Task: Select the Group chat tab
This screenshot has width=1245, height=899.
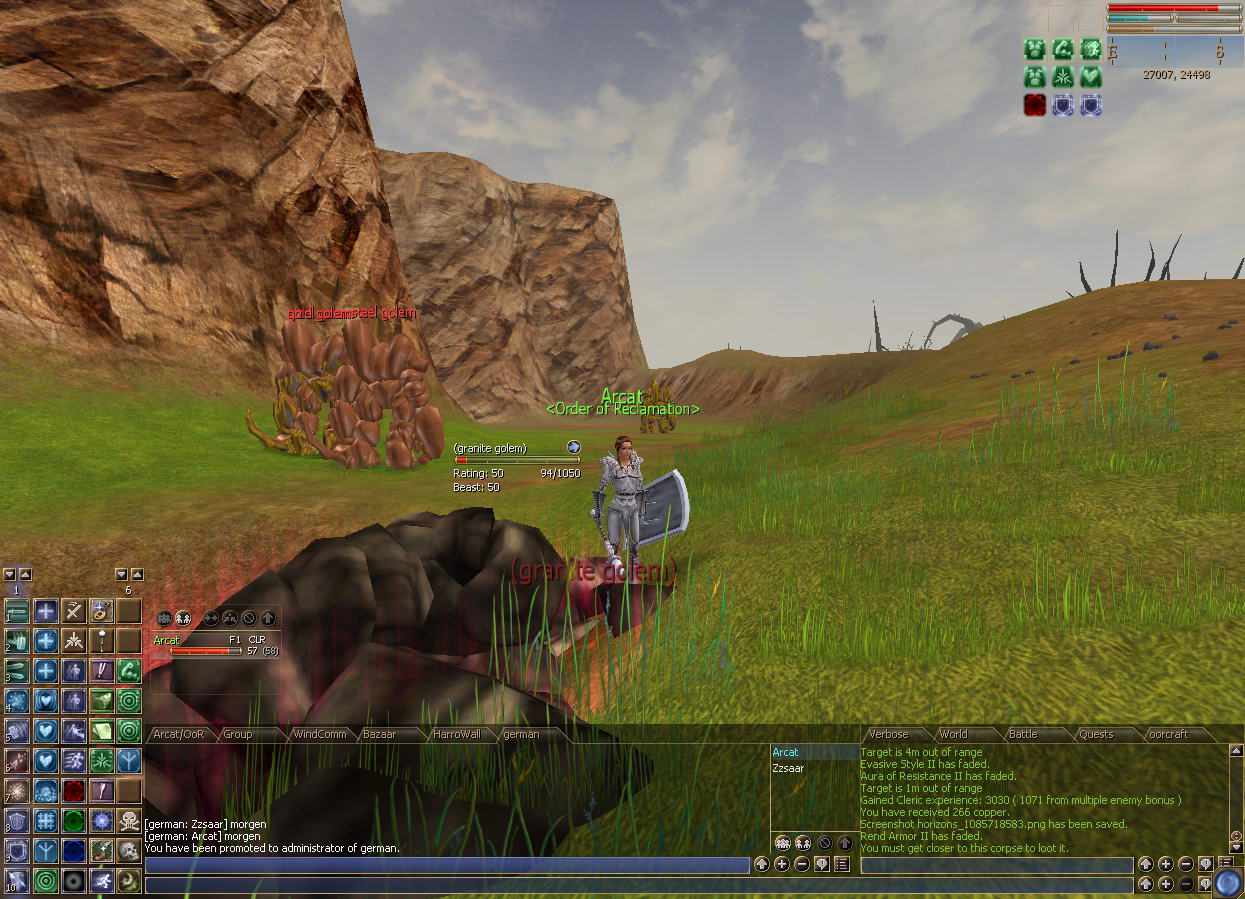Action: (238, 734)
